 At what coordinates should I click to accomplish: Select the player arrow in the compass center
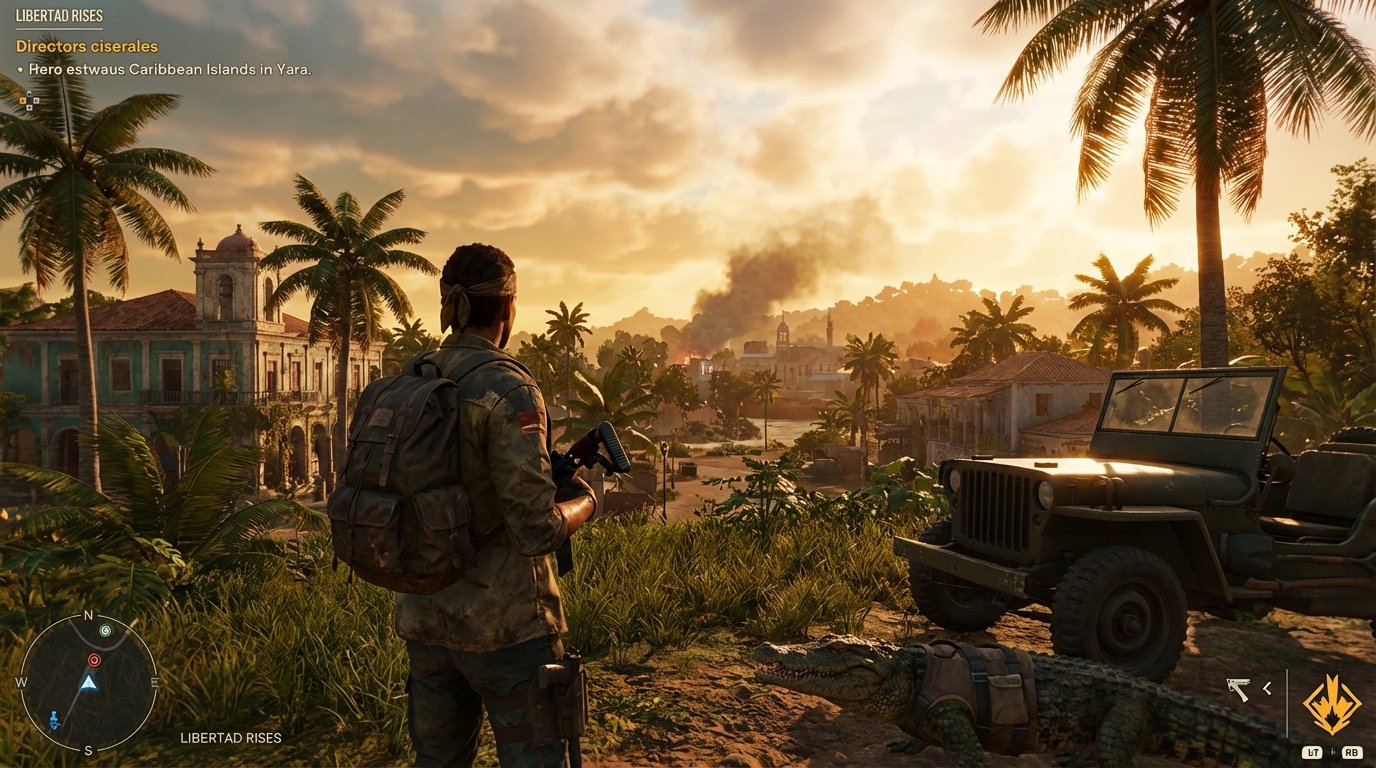tap(88, 682)
